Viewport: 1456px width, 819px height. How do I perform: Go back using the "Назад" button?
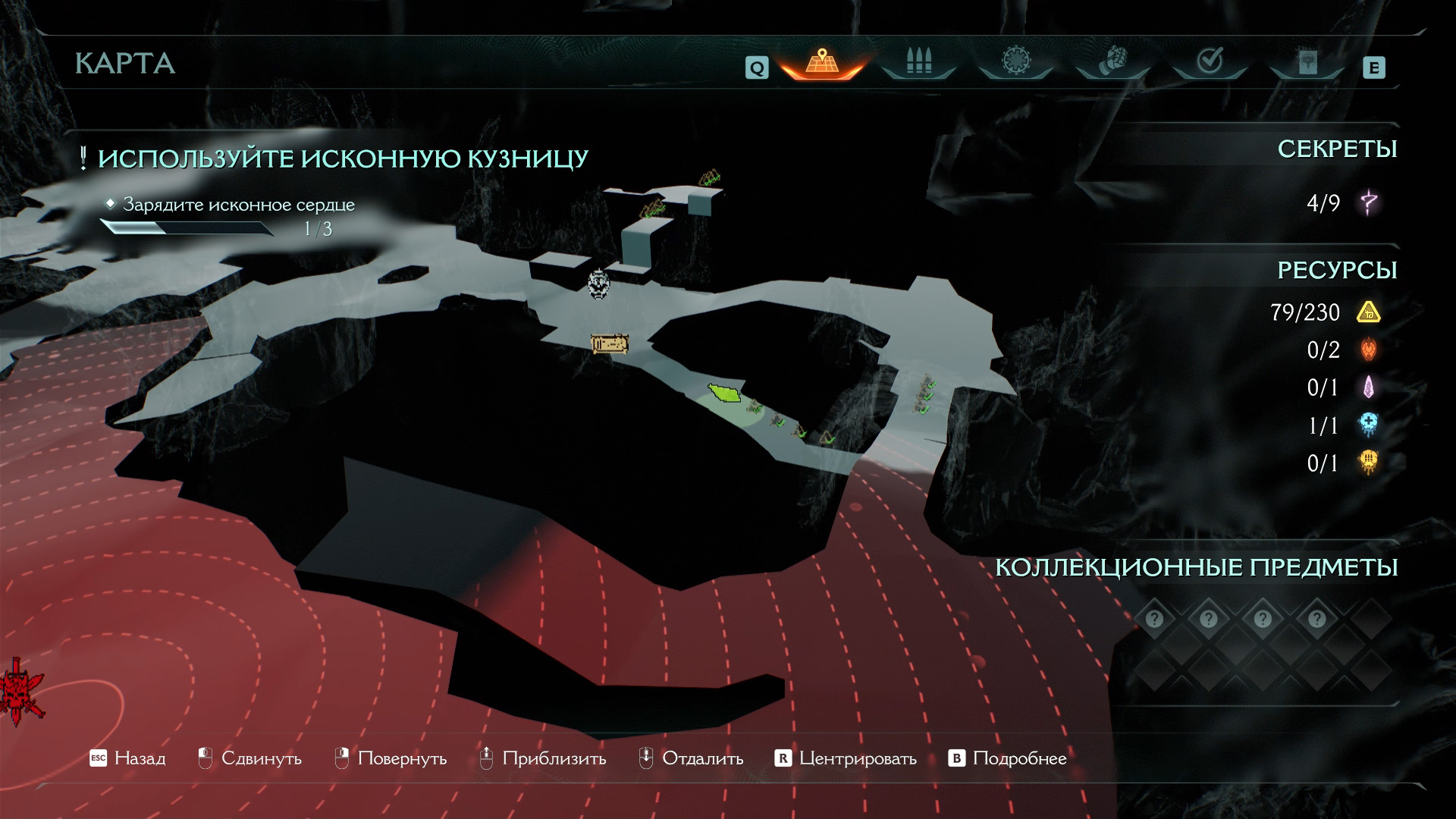127,758
